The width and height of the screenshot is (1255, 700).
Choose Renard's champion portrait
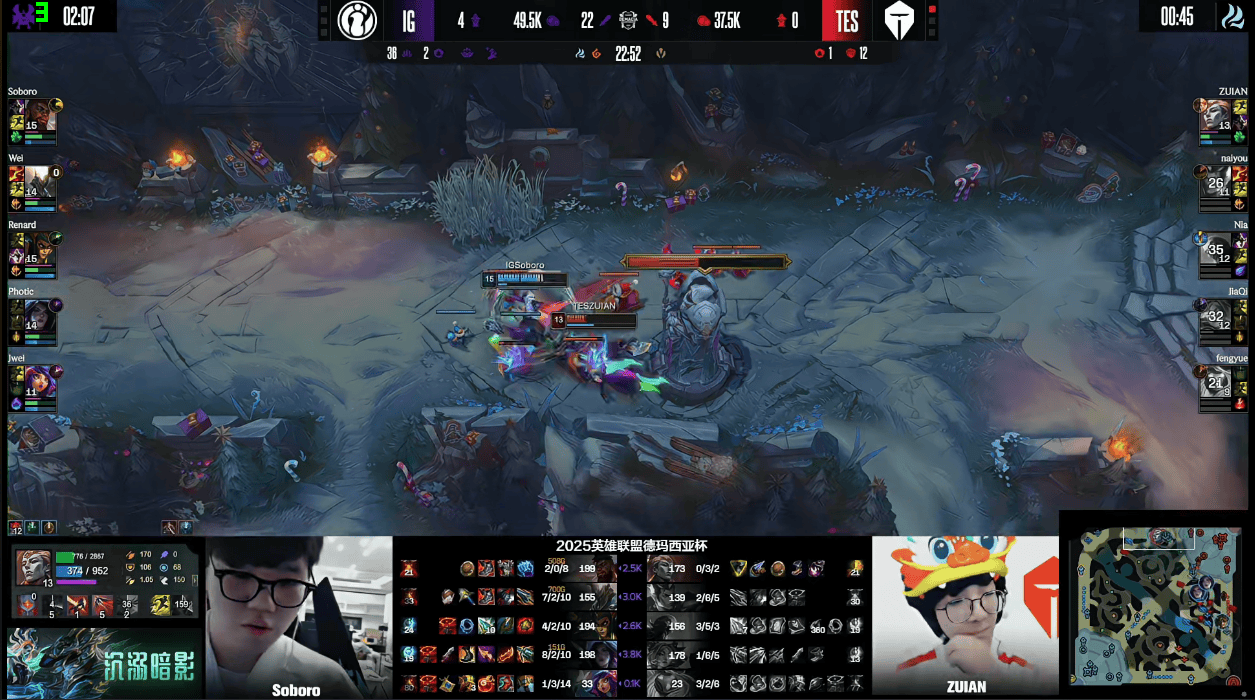coord(40,247)
